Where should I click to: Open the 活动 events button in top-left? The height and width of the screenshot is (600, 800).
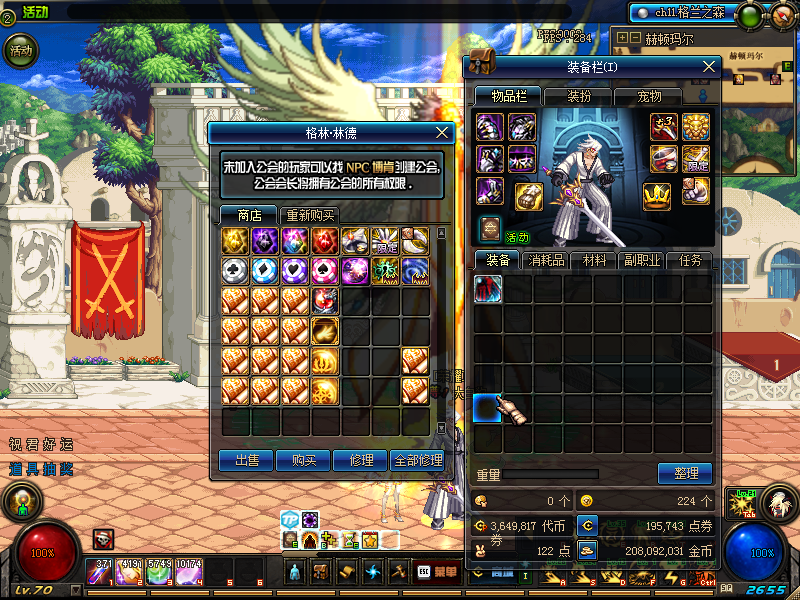click(x=20, y=49)
